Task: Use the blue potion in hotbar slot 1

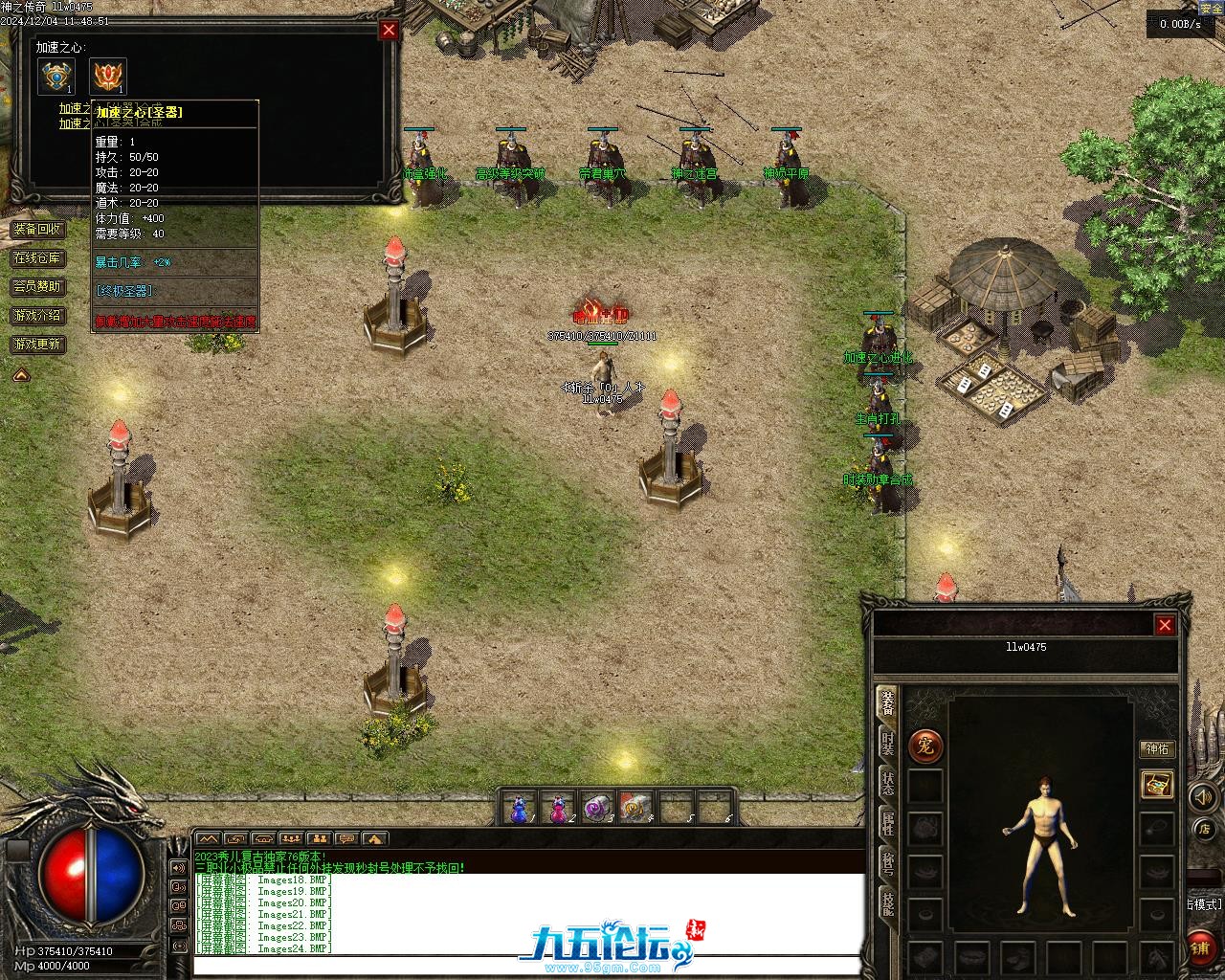Action: click(520, 809)
